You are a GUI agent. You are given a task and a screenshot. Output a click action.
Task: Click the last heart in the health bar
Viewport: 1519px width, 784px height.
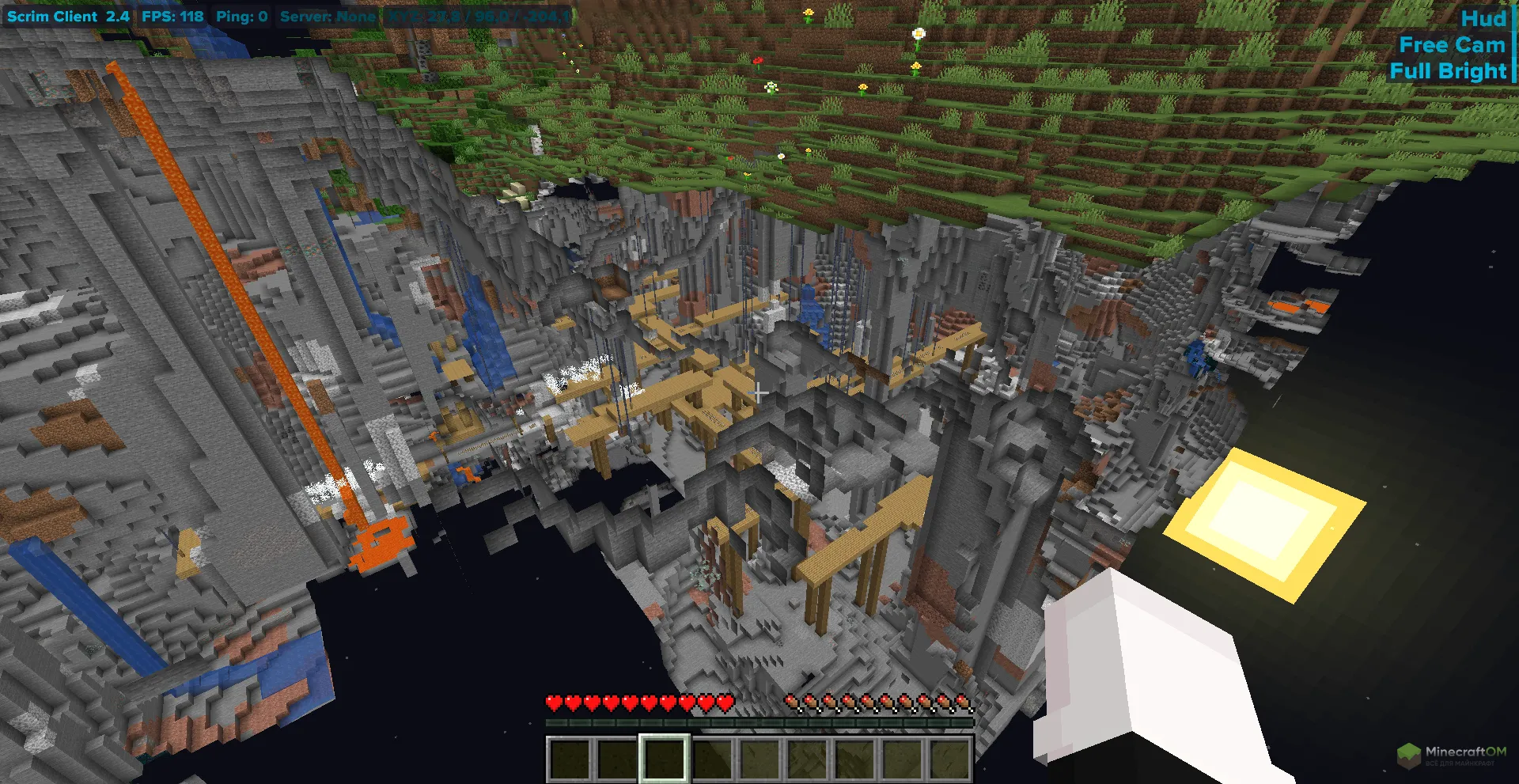pyautogui.click(x=725, y=702)
